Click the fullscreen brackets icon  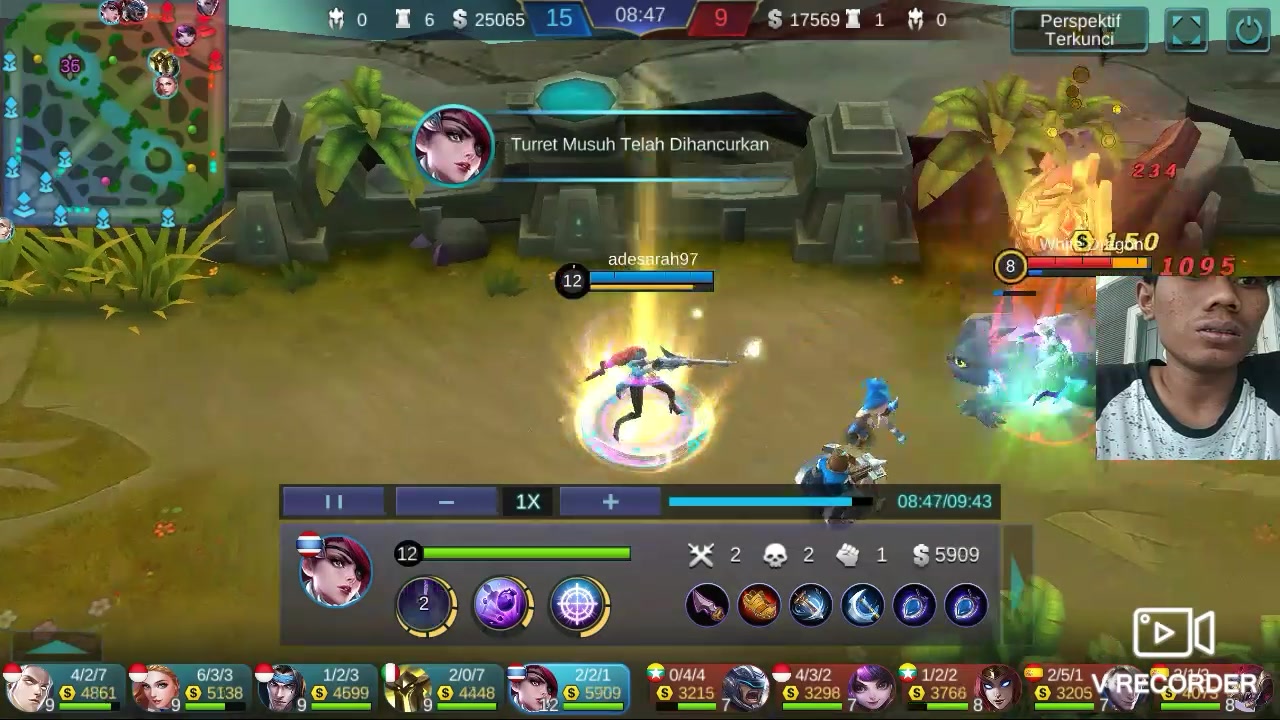point(1186,30)
